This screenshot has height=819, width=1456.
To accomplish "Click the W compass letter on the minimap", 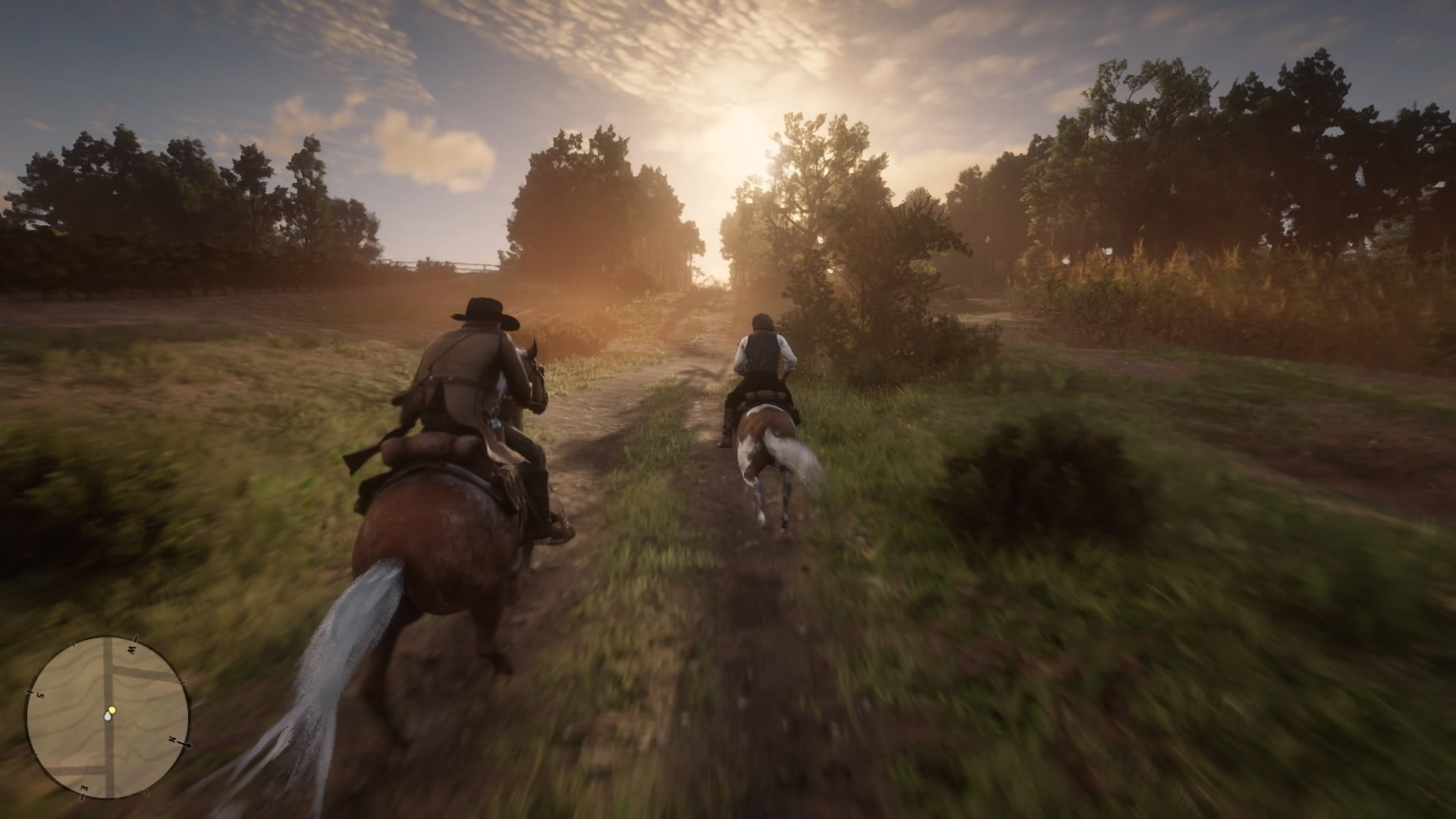I will pos(130,648).
